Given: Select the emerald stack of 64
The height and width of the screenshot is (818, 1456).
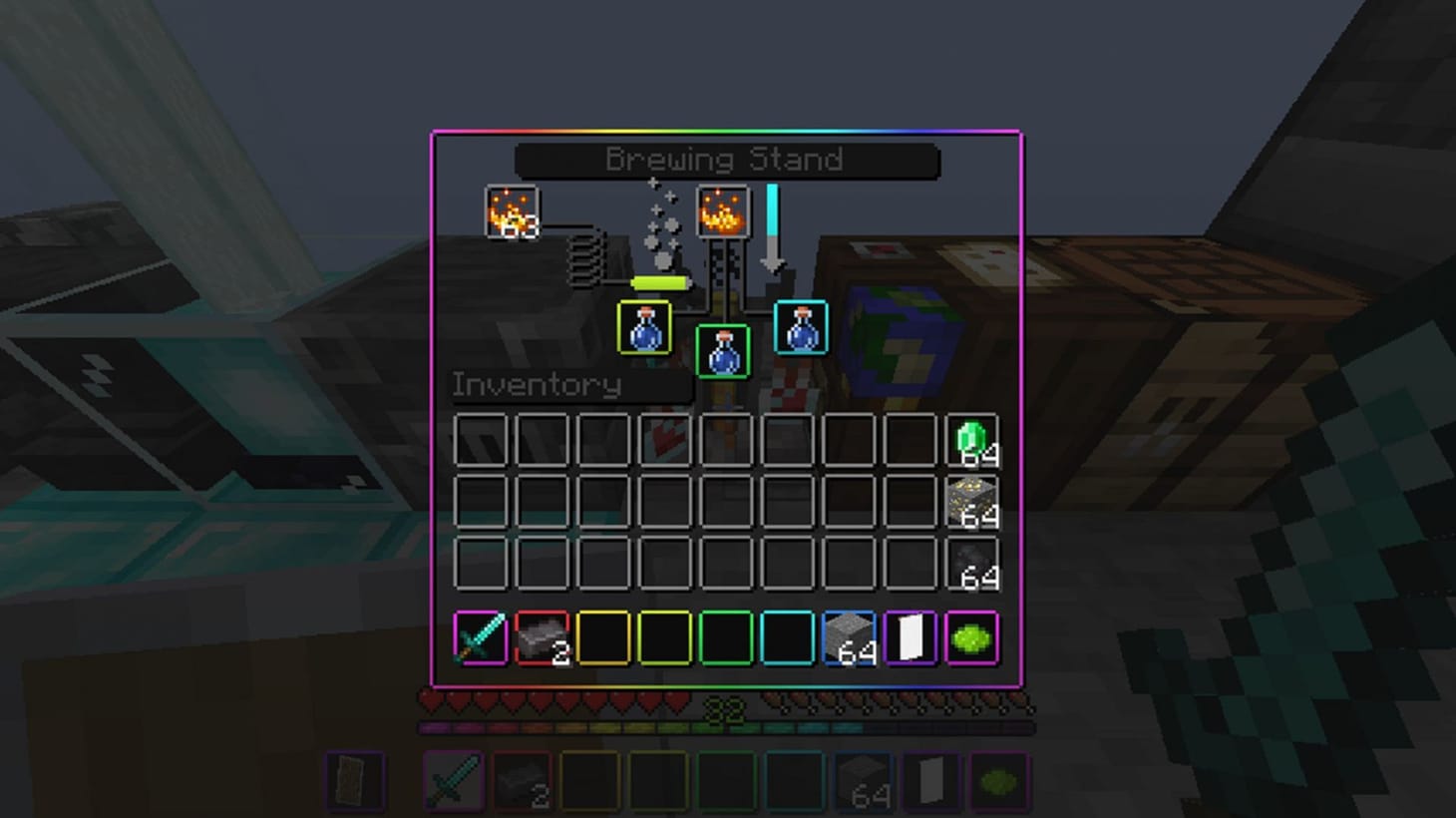Looking at the screenshot, I should tap(970, 437).
